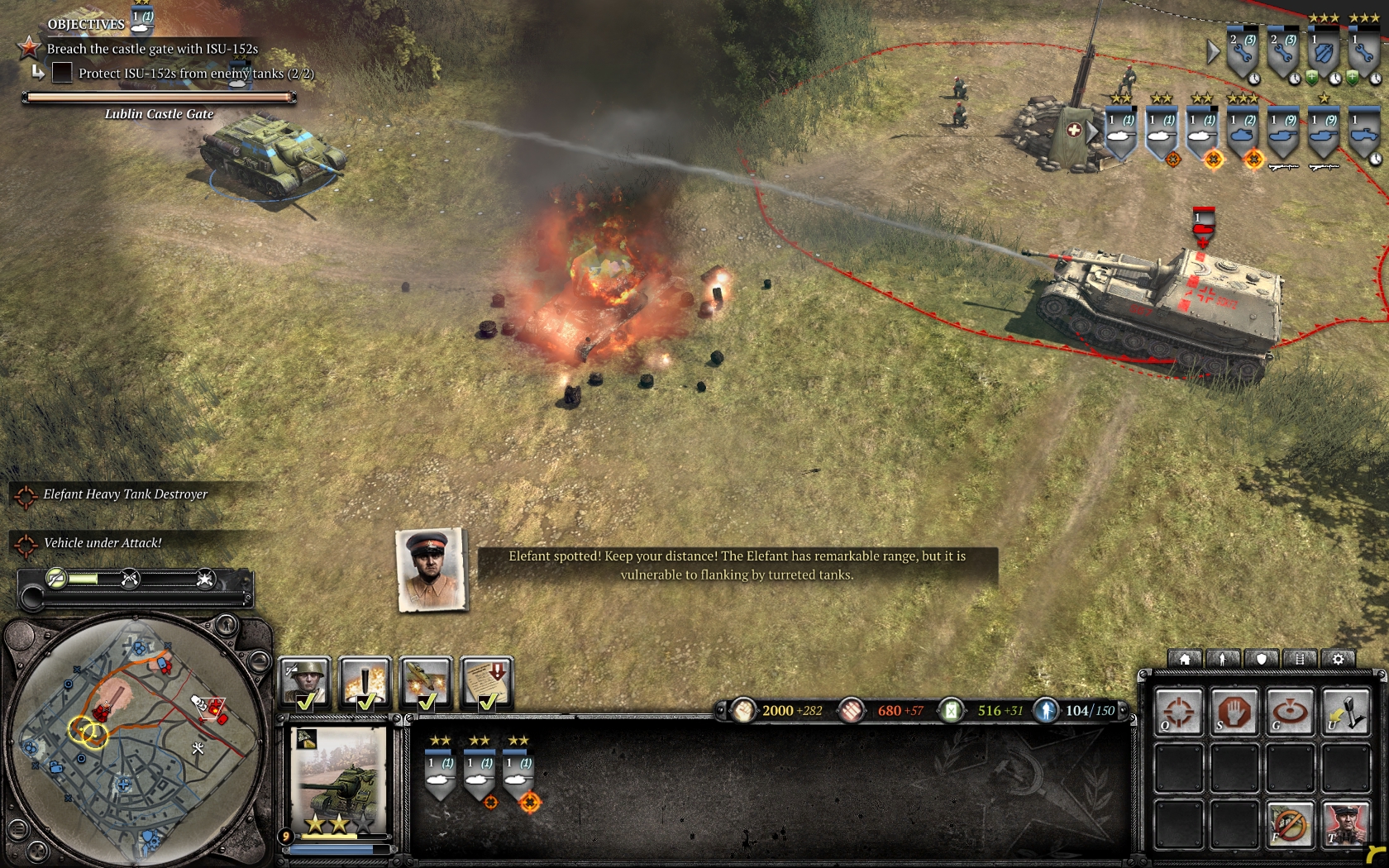Click the Elefant Heavy Tank Destroyer notification
The image size is (1389, 868).
click(x=125, y=494)
